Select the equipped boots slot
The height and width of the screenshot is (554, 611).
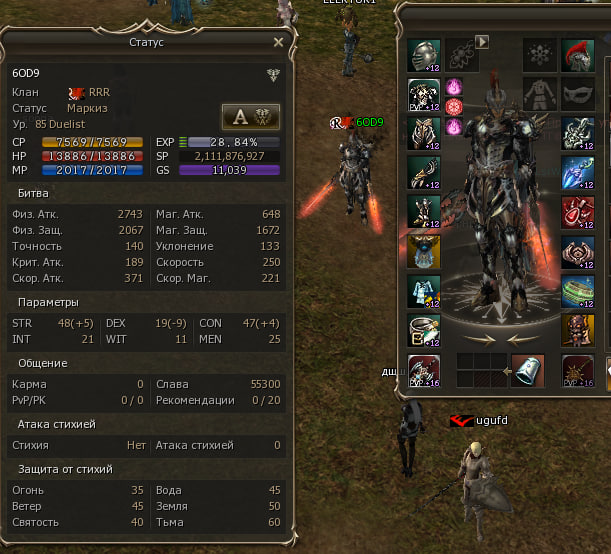(423, 211)
